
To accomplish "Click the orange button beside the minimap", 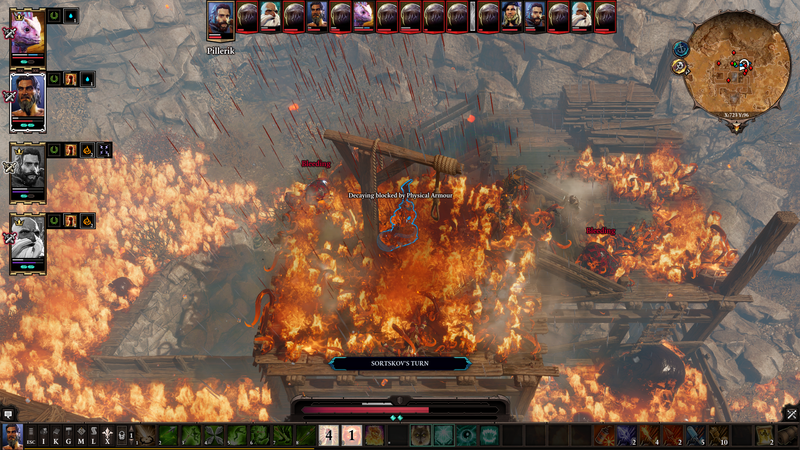I will (x=679, y=67).
